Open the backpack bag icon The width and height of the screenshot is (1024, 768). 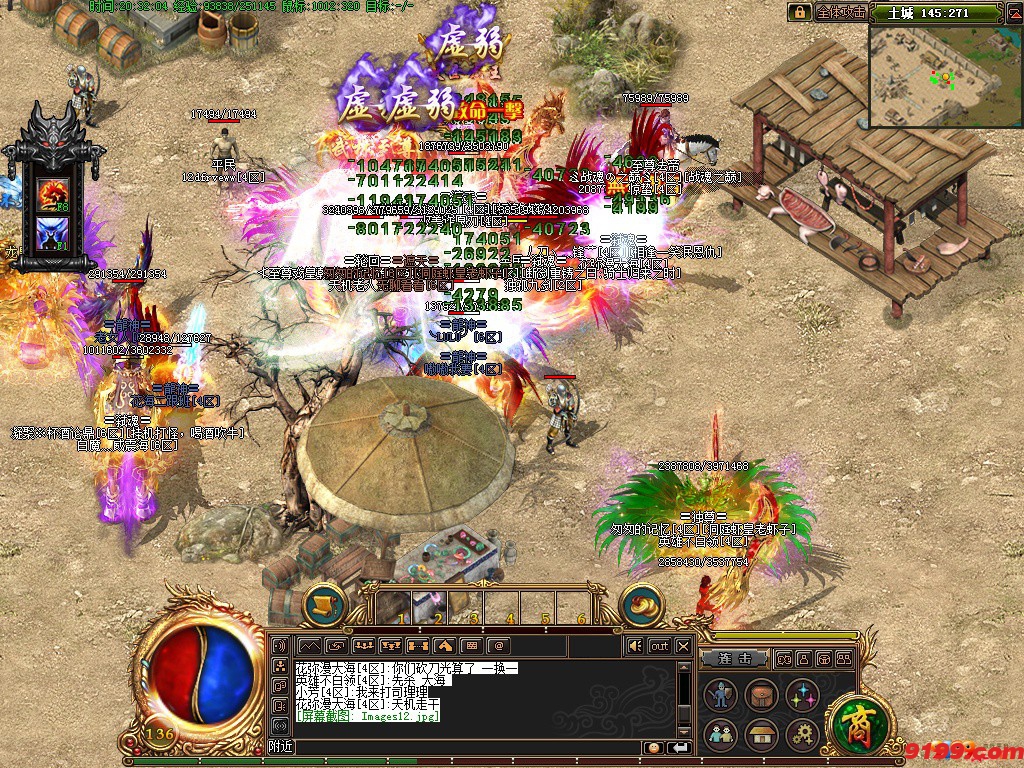[762, 696]
